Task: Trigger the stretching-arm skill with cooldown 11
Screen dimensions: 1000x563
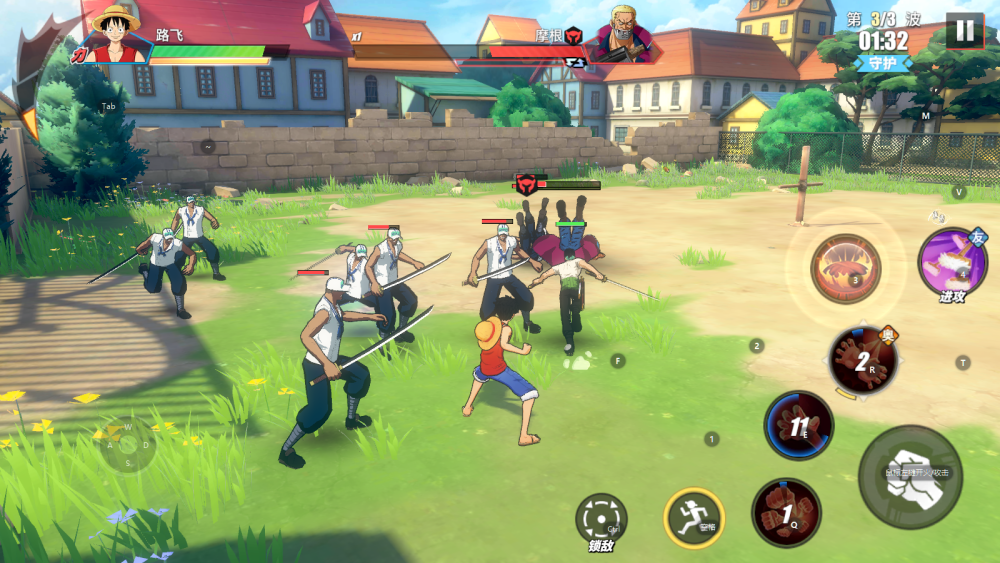Action: (799, 425)
